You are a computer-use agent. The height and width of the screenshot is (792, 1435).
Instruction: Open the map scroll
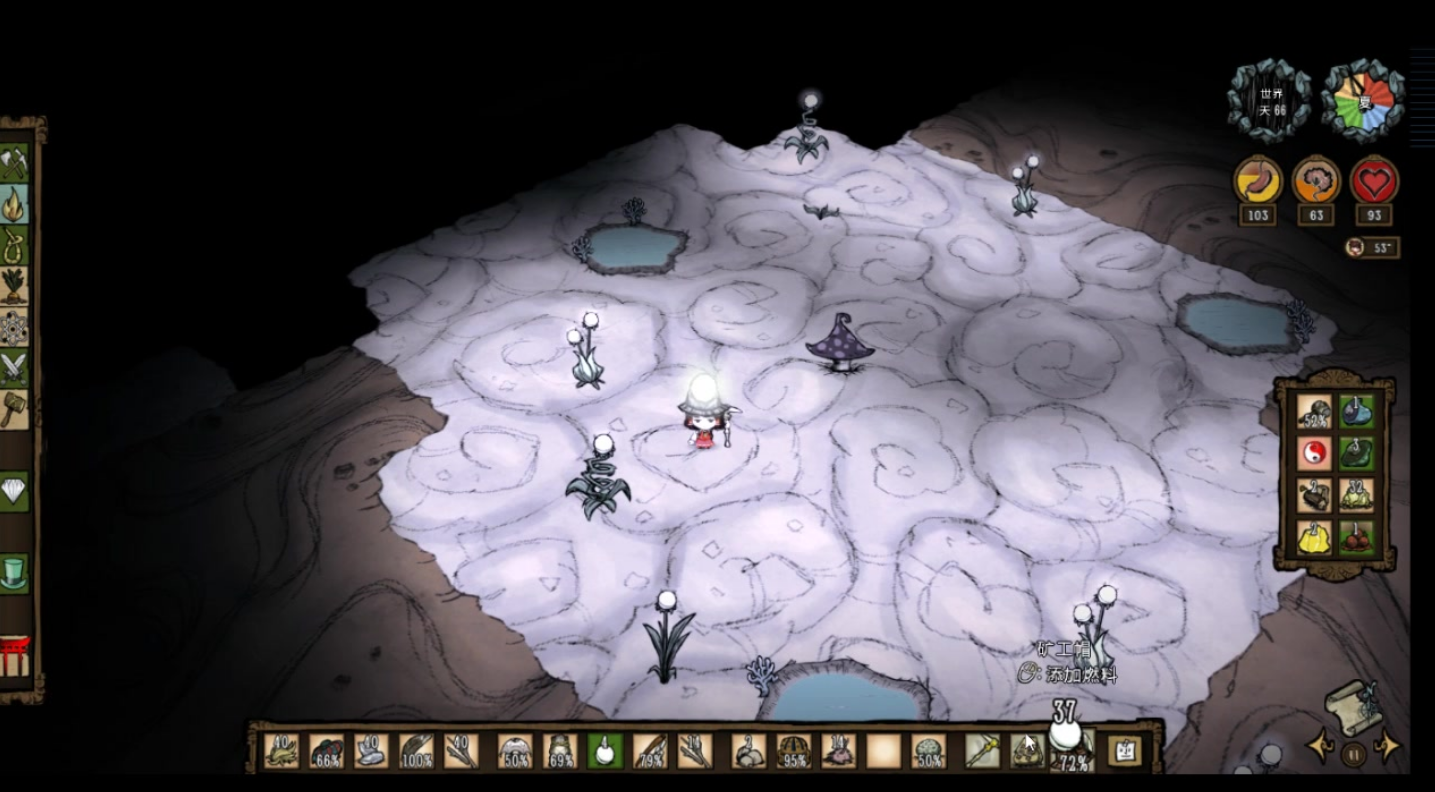pos(1352,705)
